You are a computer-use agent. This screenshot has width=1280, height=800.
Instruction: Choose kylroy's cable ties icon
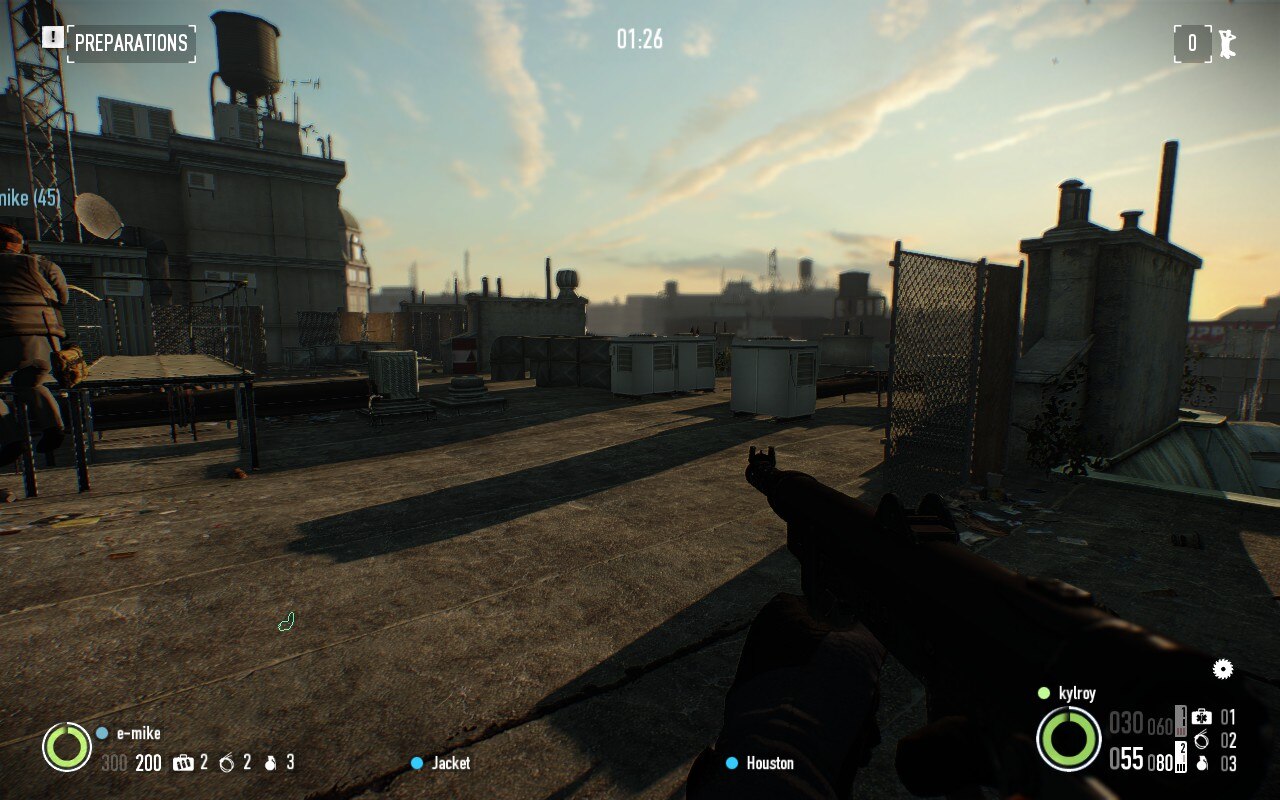tap(1201, 741)
